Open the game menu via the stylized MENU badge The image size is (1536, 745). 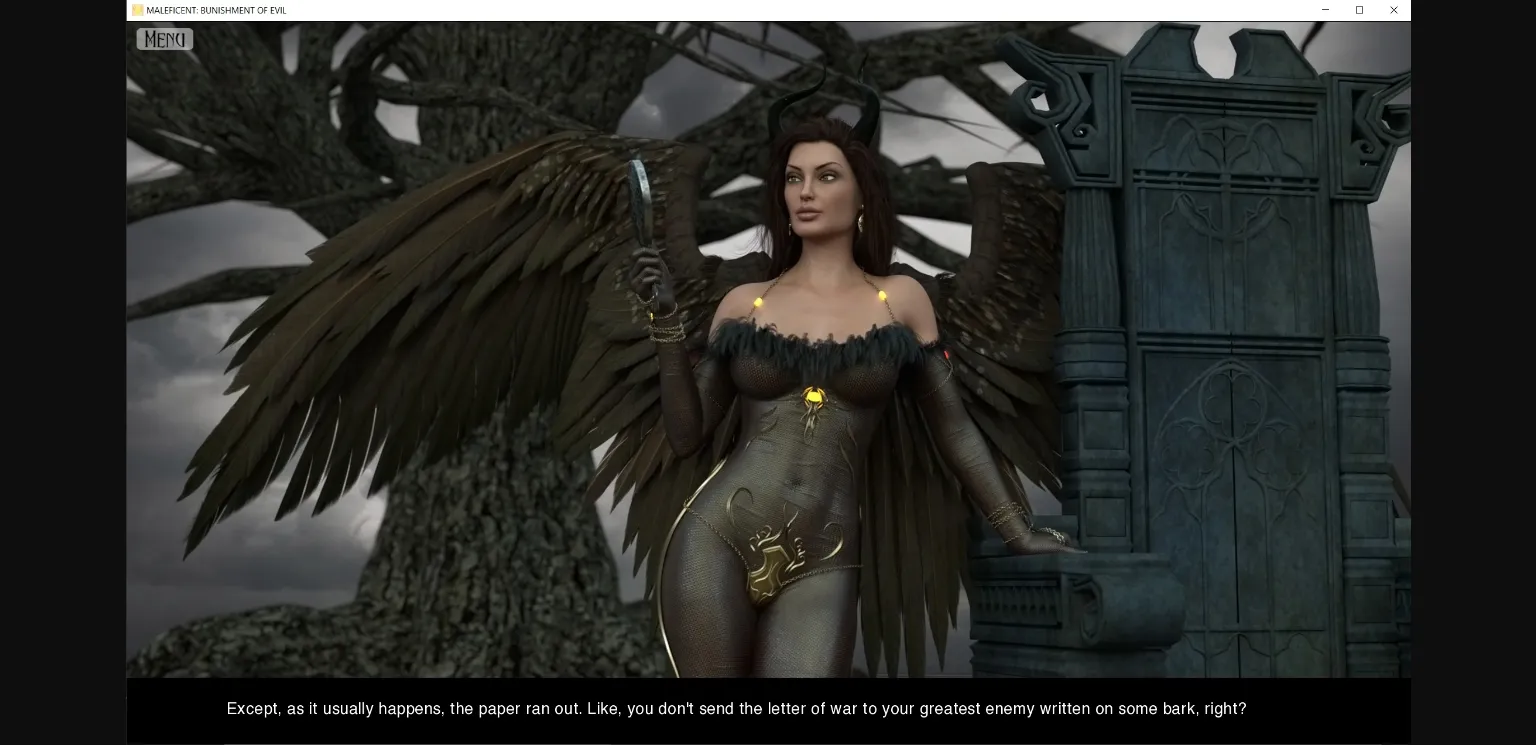tap(164, 39)
